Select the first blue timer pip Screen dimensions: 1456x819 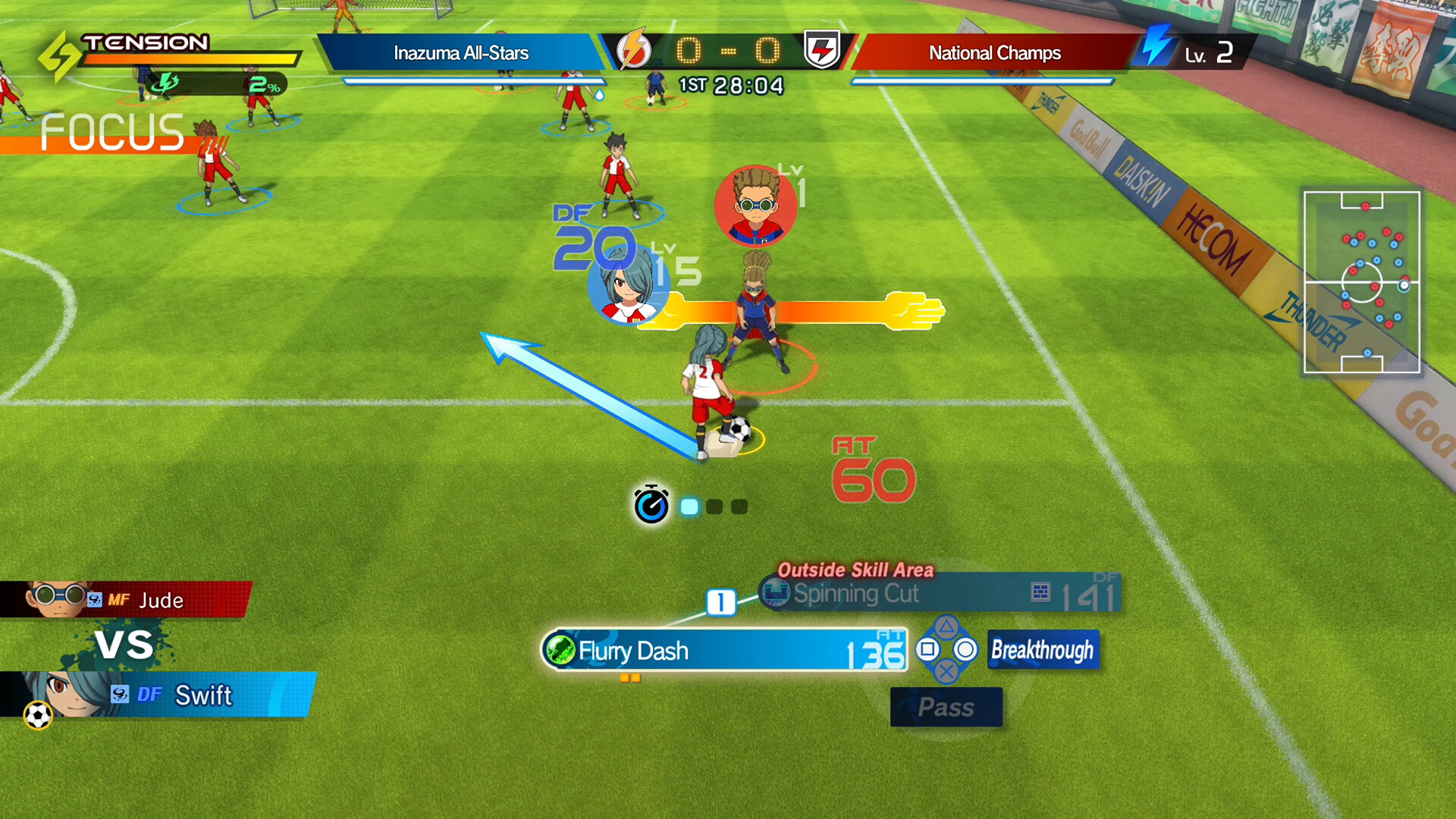pos(689,506)
